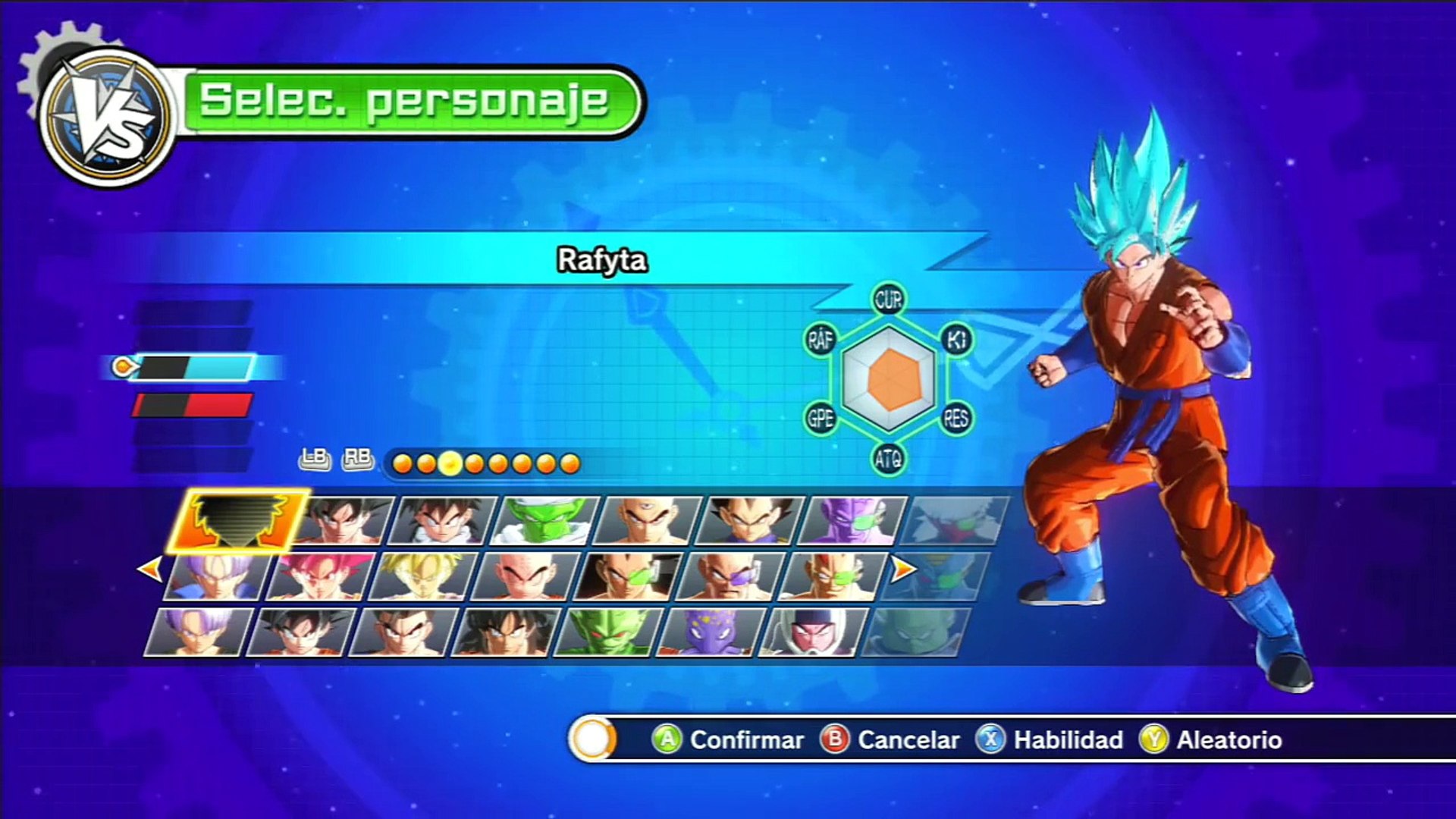
Task: Choose the four-eyed purple Guldo portrait
Action: point(709,632)
